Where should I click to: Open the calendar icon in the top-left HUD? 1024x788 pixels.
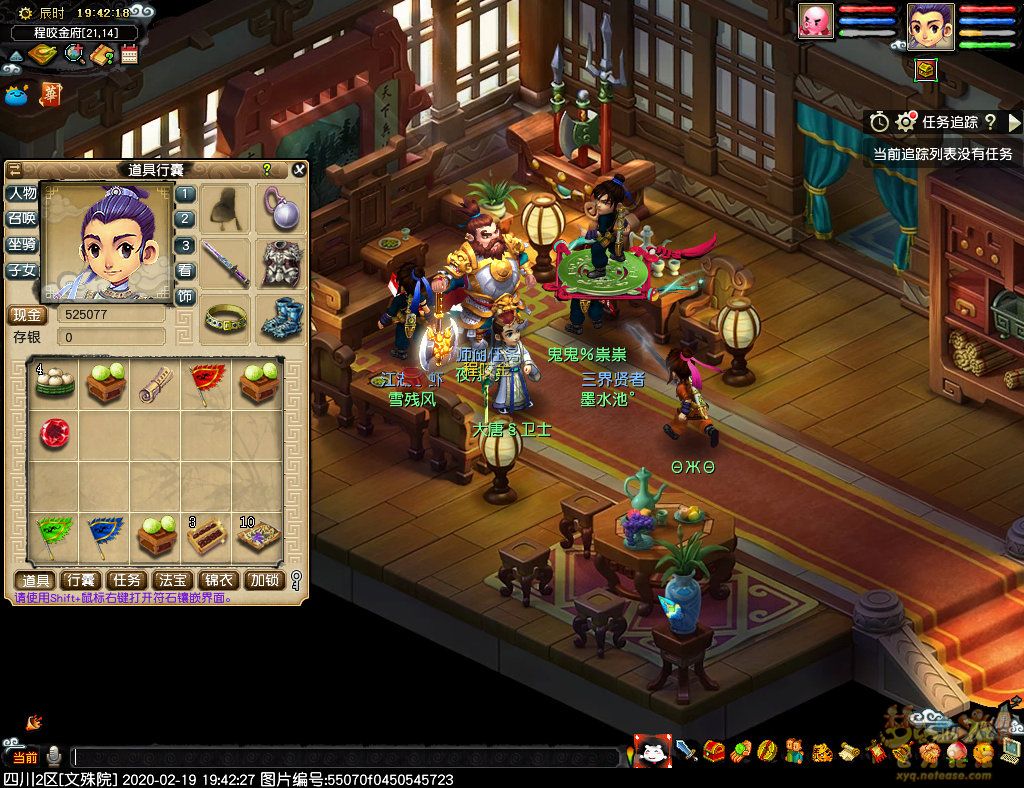click(x=129, y=54)
